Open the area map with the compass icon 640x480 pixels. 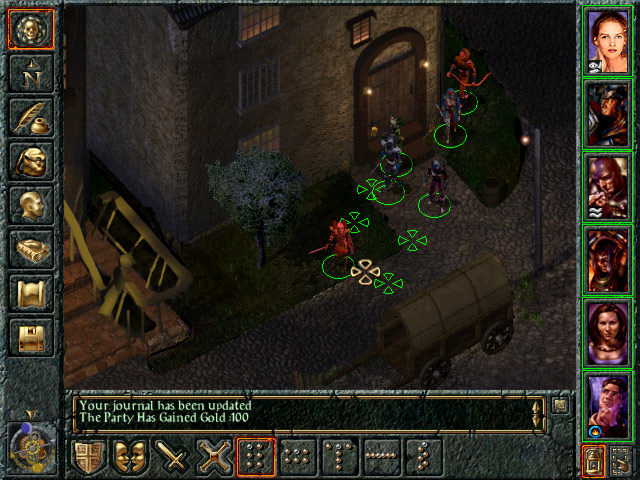point(30,73)
